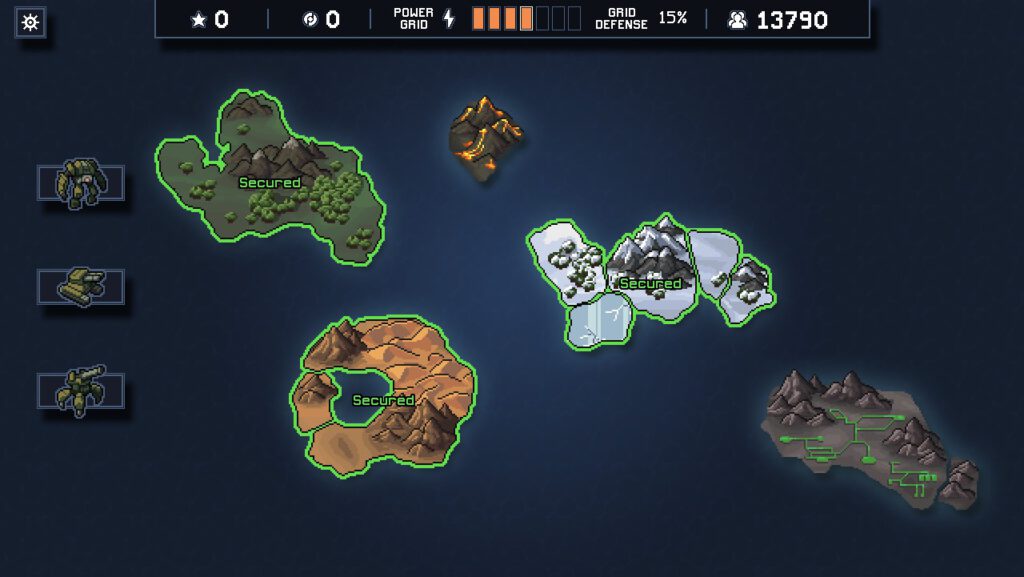Choose the orange desert island
1024x577 pixels.
point(385,400)
